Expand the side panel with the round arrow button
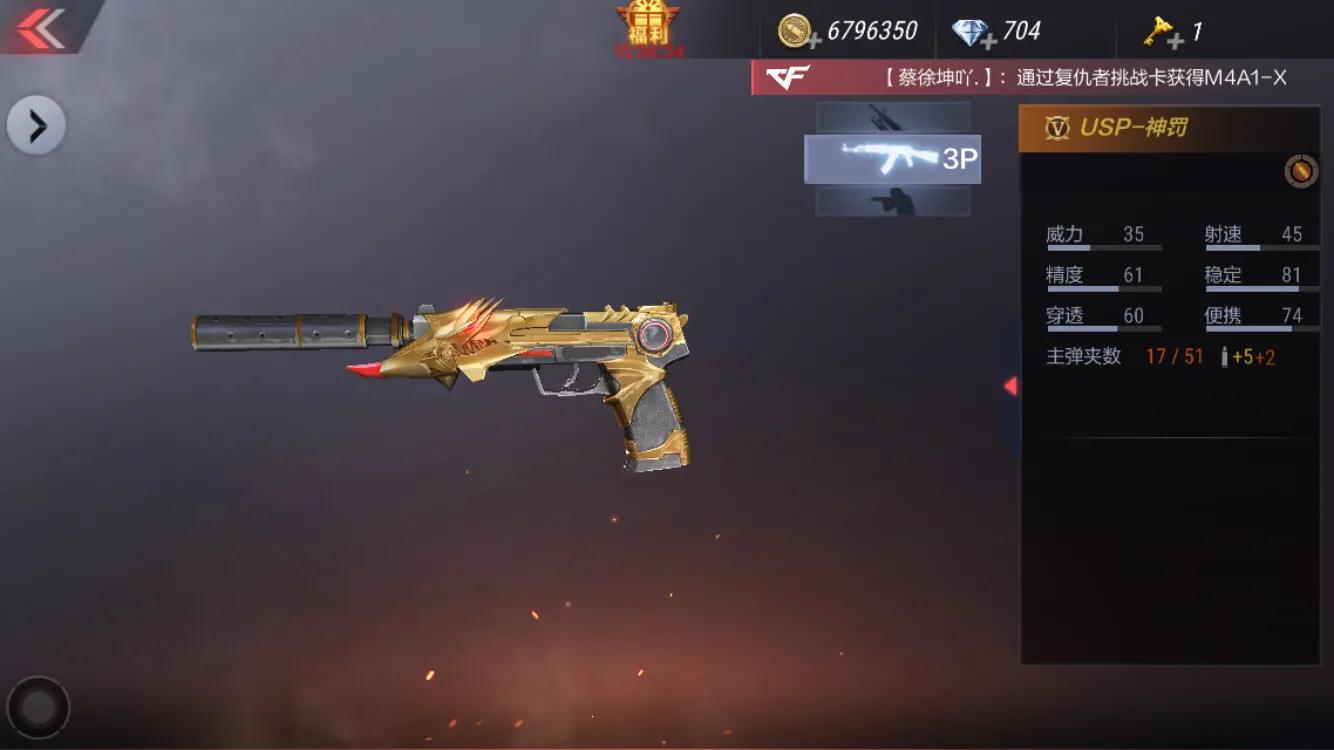Viewport: 1334px width, 750px height. pos(36,126)
